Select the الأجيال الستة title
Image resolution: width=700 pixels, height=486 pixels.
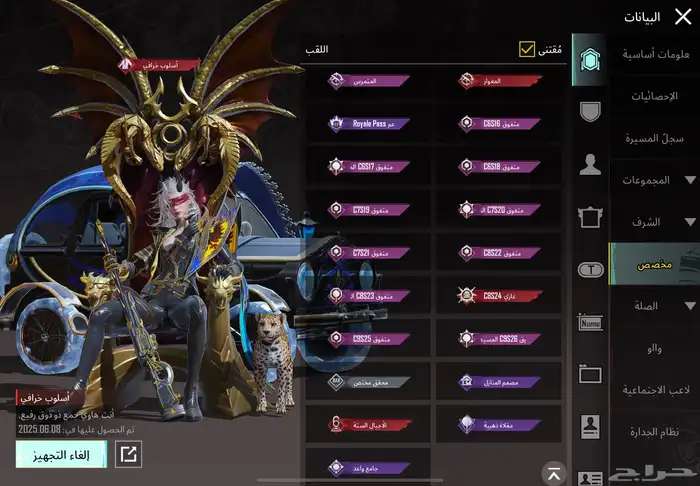368,424
